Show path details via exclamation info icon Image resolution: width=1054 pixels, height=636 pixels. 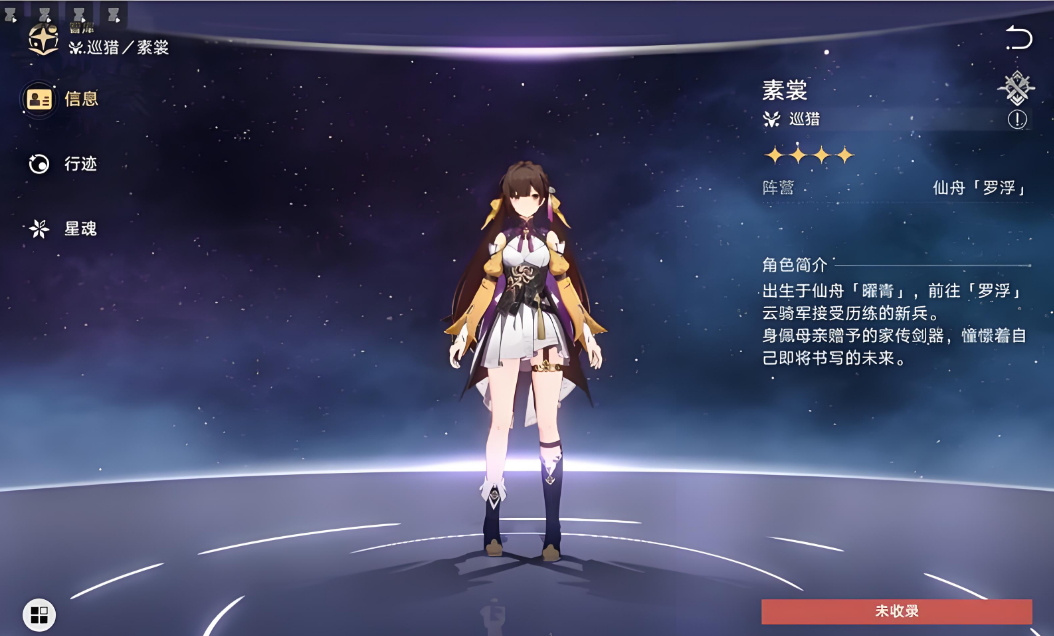[x=1017, y=120]
